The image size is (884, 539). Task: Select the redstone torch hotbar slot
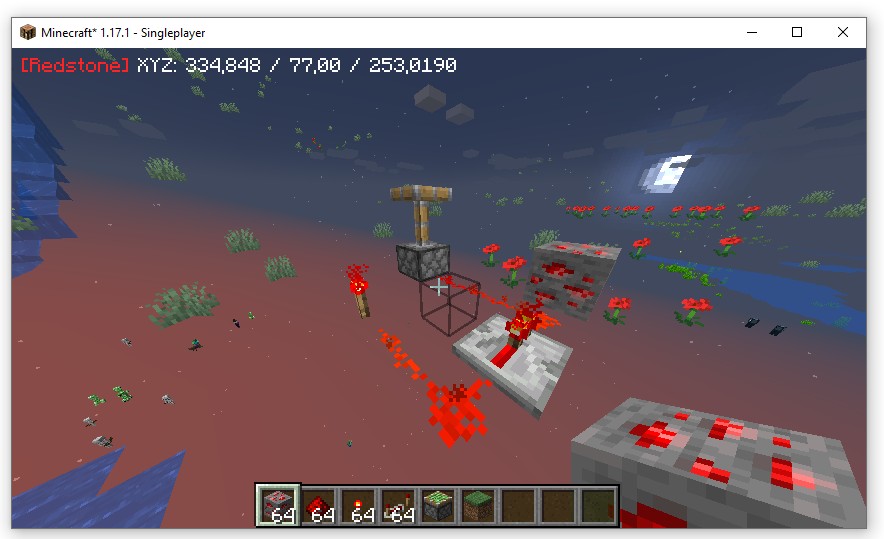pos(357,505)
